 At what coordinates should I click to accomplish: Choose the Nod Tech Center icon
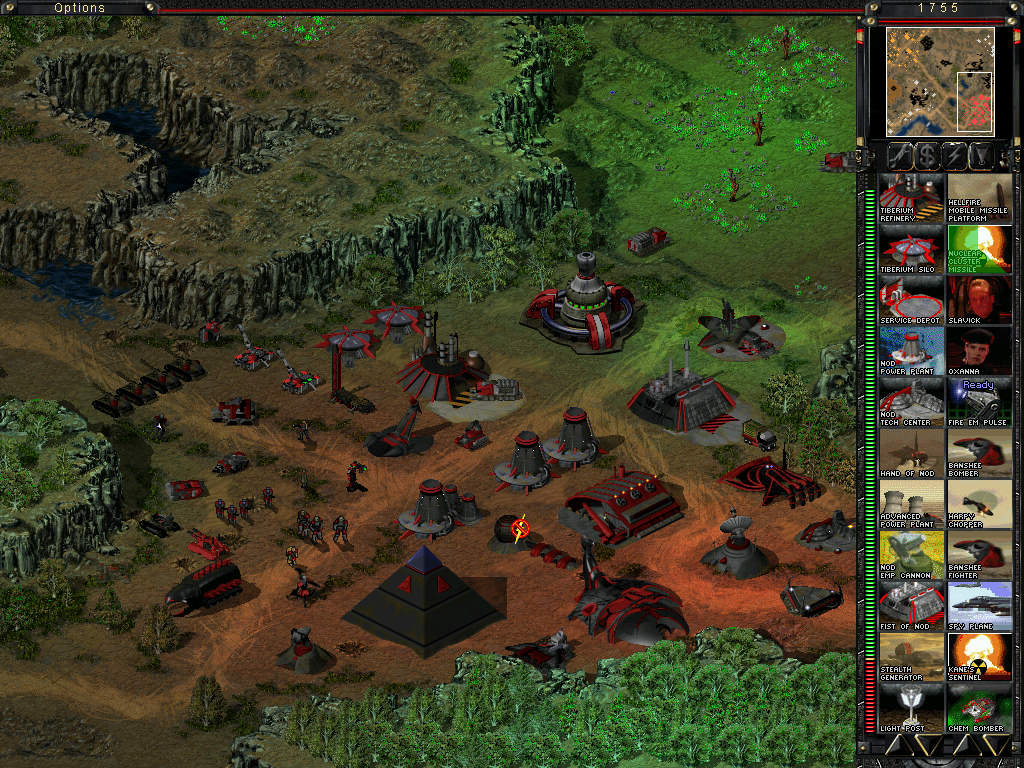(911, 402)
